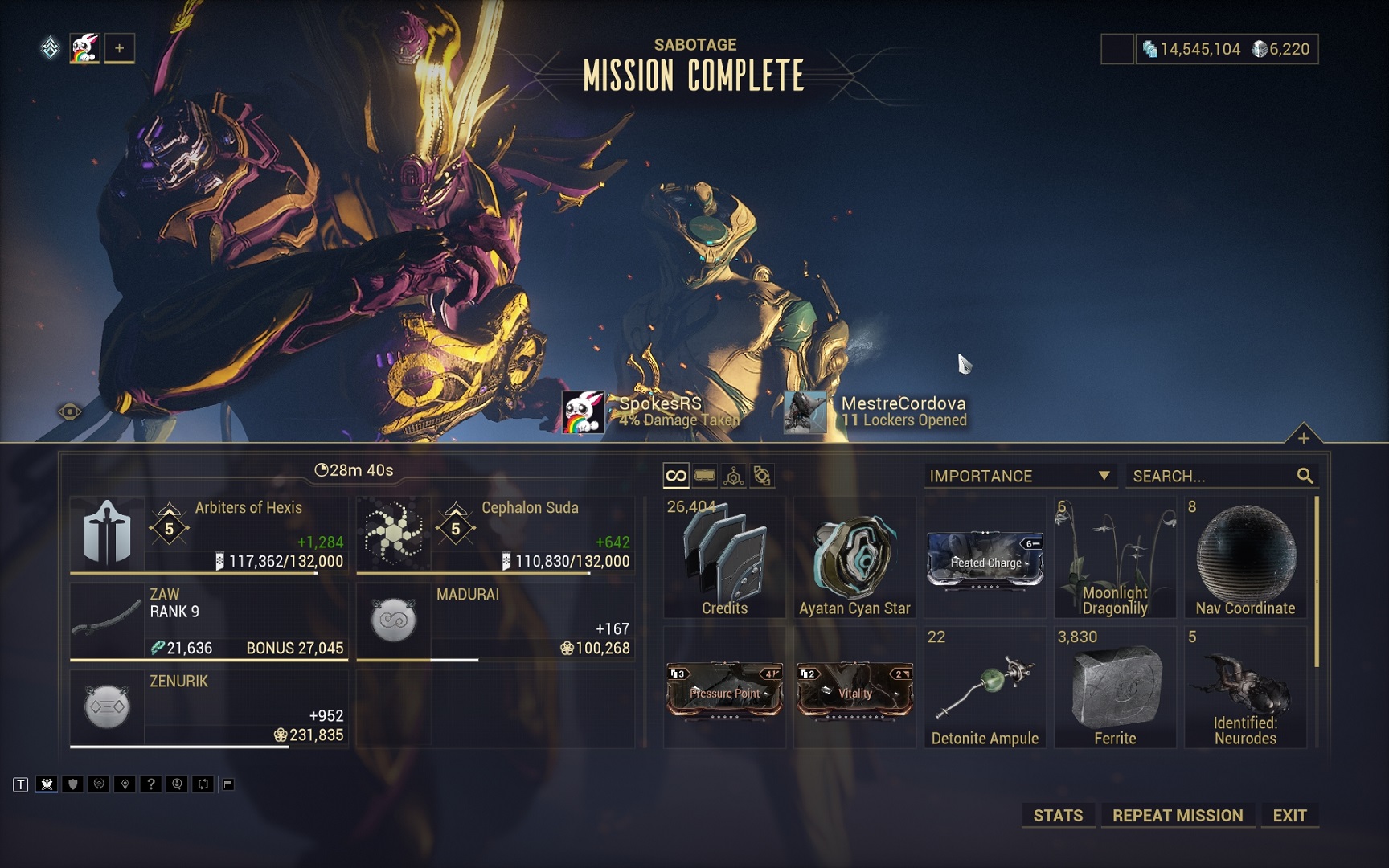
Task: Select the Ayatan Cyan Star reward
Action: 854,558
